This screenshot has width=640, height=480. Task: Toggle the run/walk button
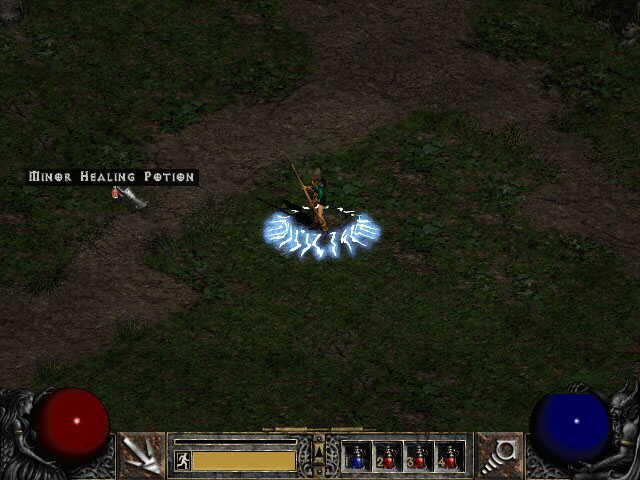click(183, 460)
